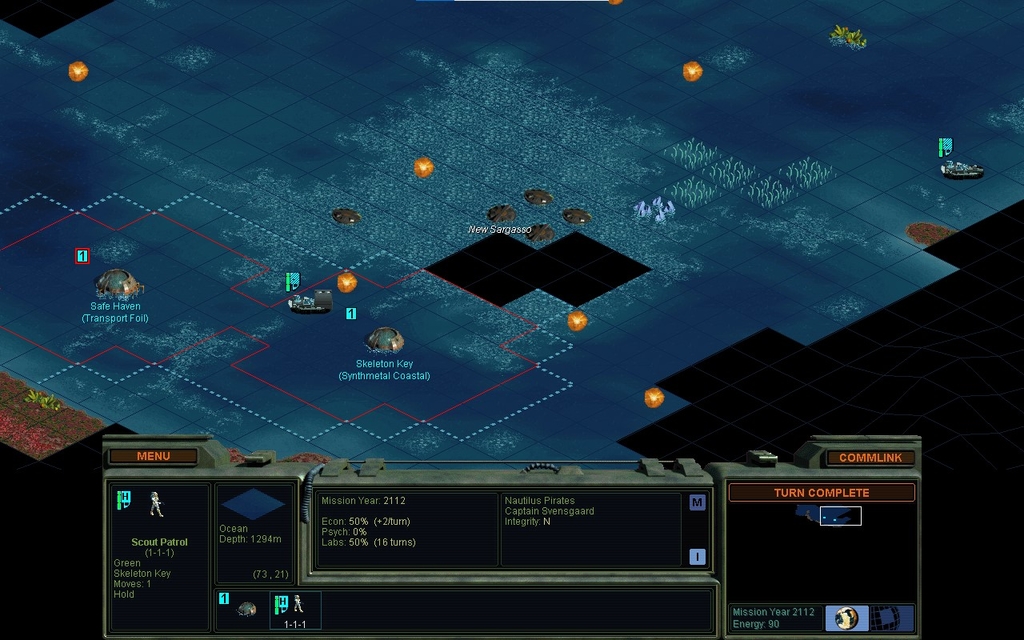Select the Scout Patrol 1-1-1 unit in stack

(295, 608)
